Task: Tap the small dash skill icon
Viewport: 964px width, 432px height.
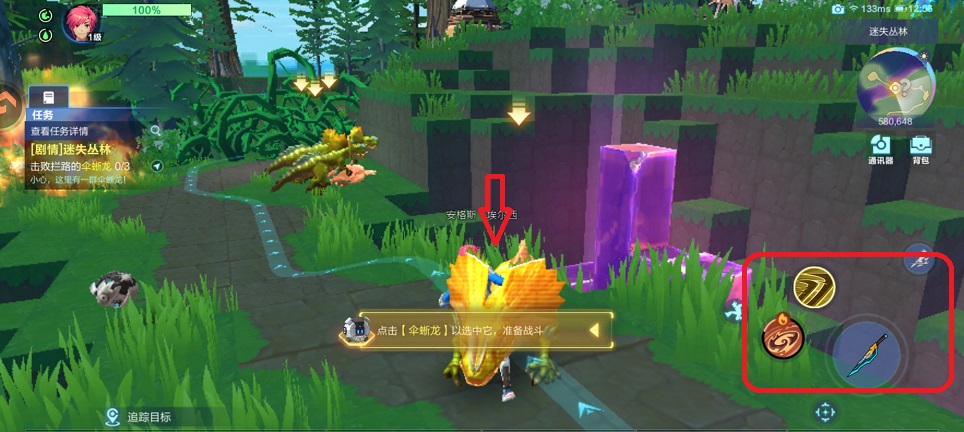Action: [x=919, y=259]
